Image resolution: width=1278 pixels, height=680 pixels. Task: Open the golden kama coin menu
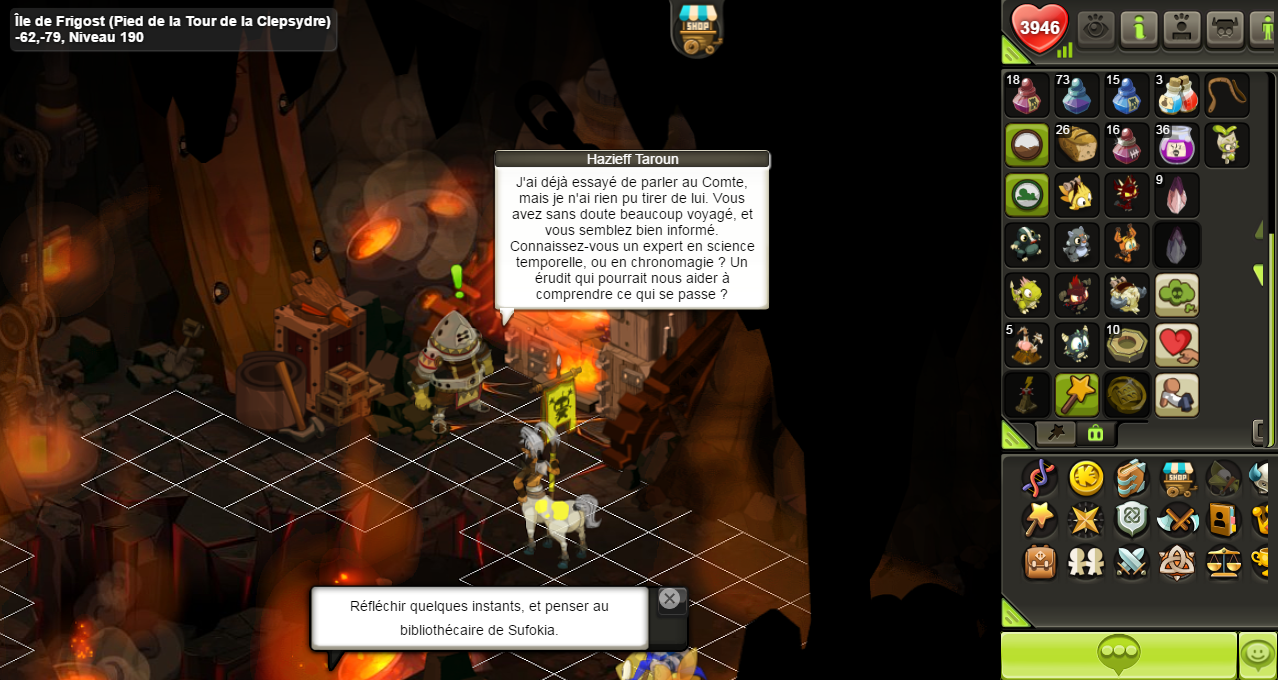(x=1086, y=478)
